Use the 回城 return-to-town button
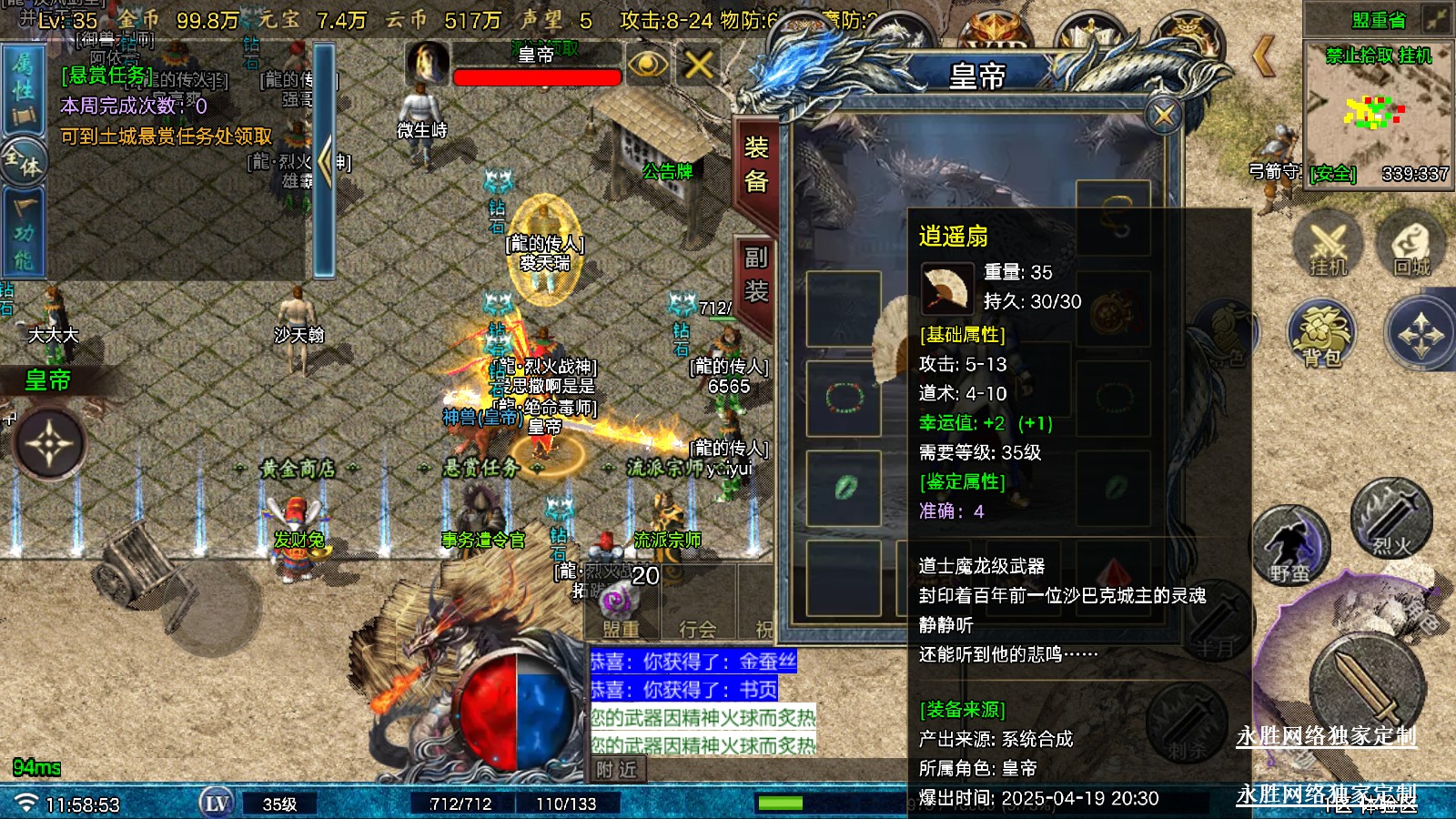Image resolution: width=1456 pixels, height=819 pixels. click(1411, 248)
